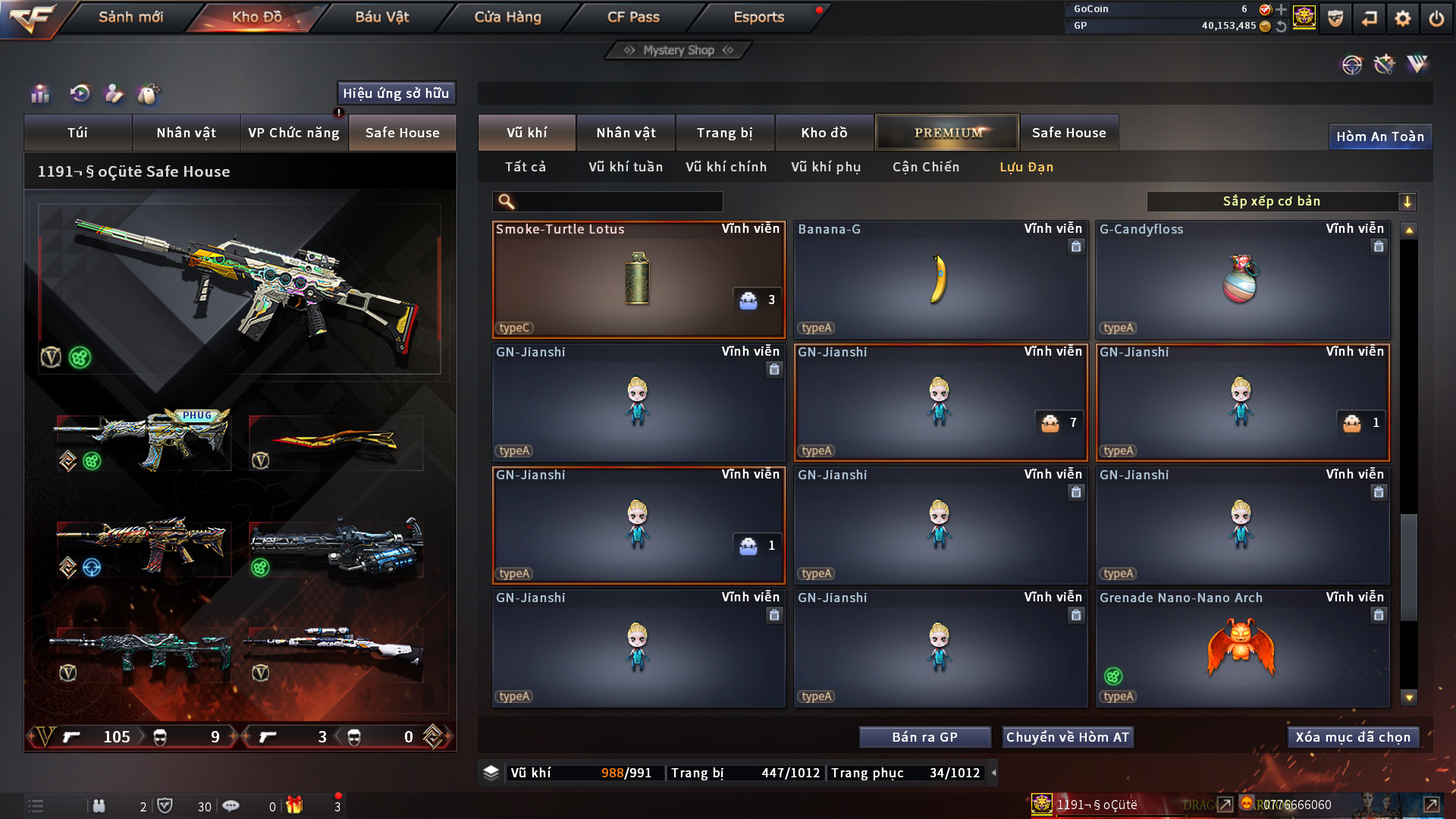This screenshot has width=1456, height=819.
Task: Open the CF Pass menu
Action: (633, 17)
